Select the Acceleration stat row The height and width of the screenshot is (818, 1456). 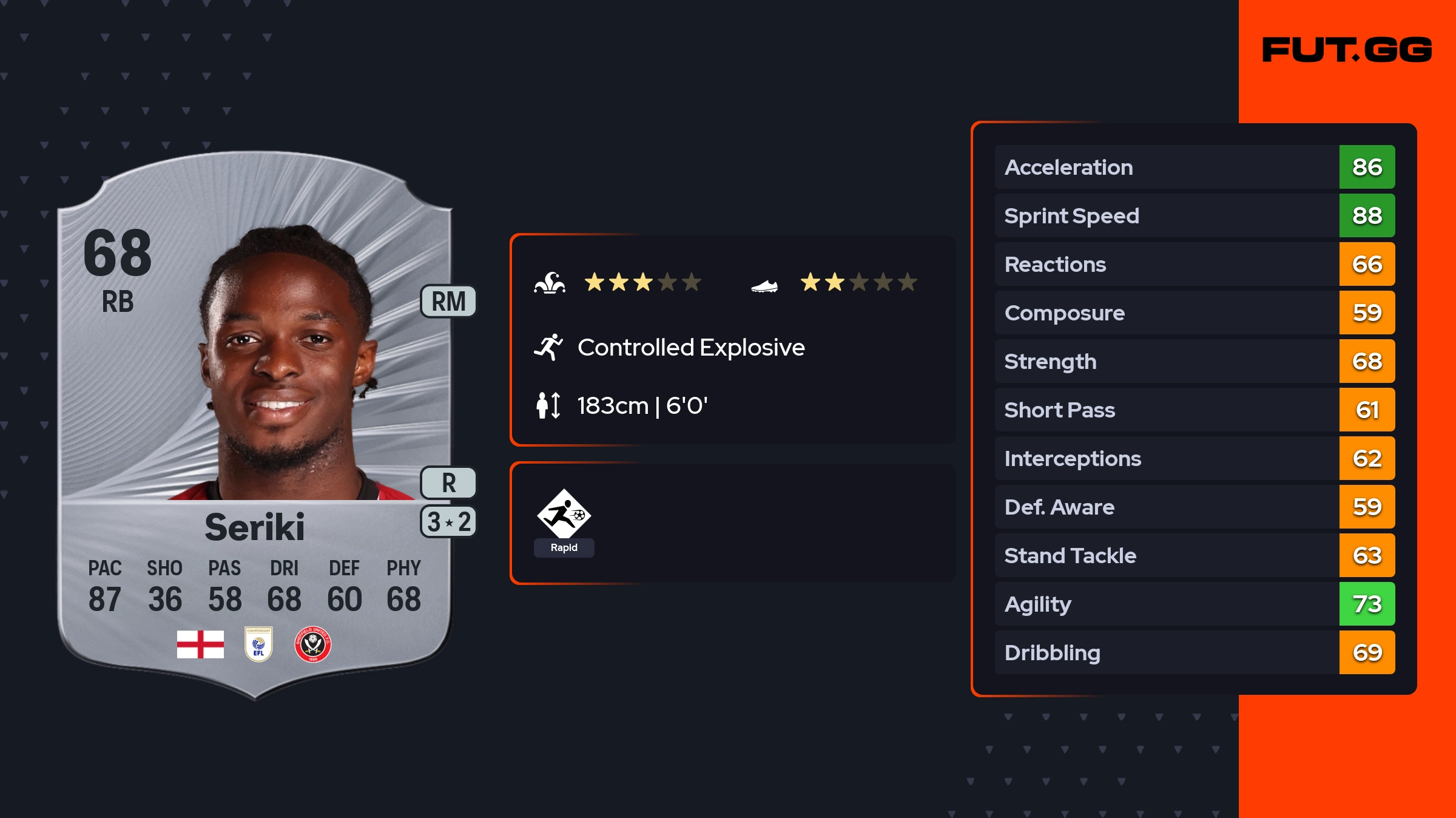1195,167
